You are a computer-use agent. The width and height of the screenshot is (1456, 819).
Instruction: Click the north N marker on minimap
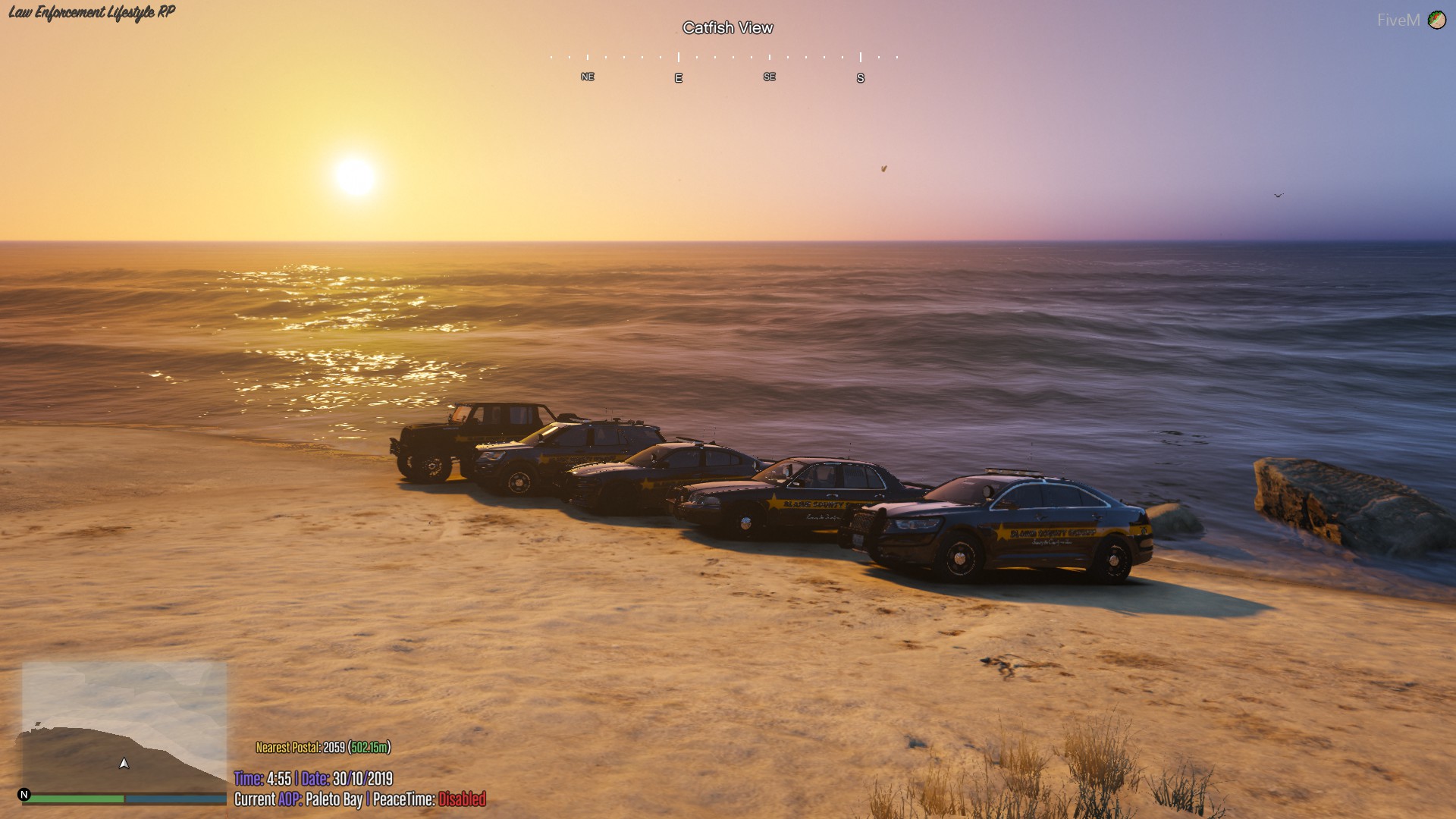pos(24,795)
